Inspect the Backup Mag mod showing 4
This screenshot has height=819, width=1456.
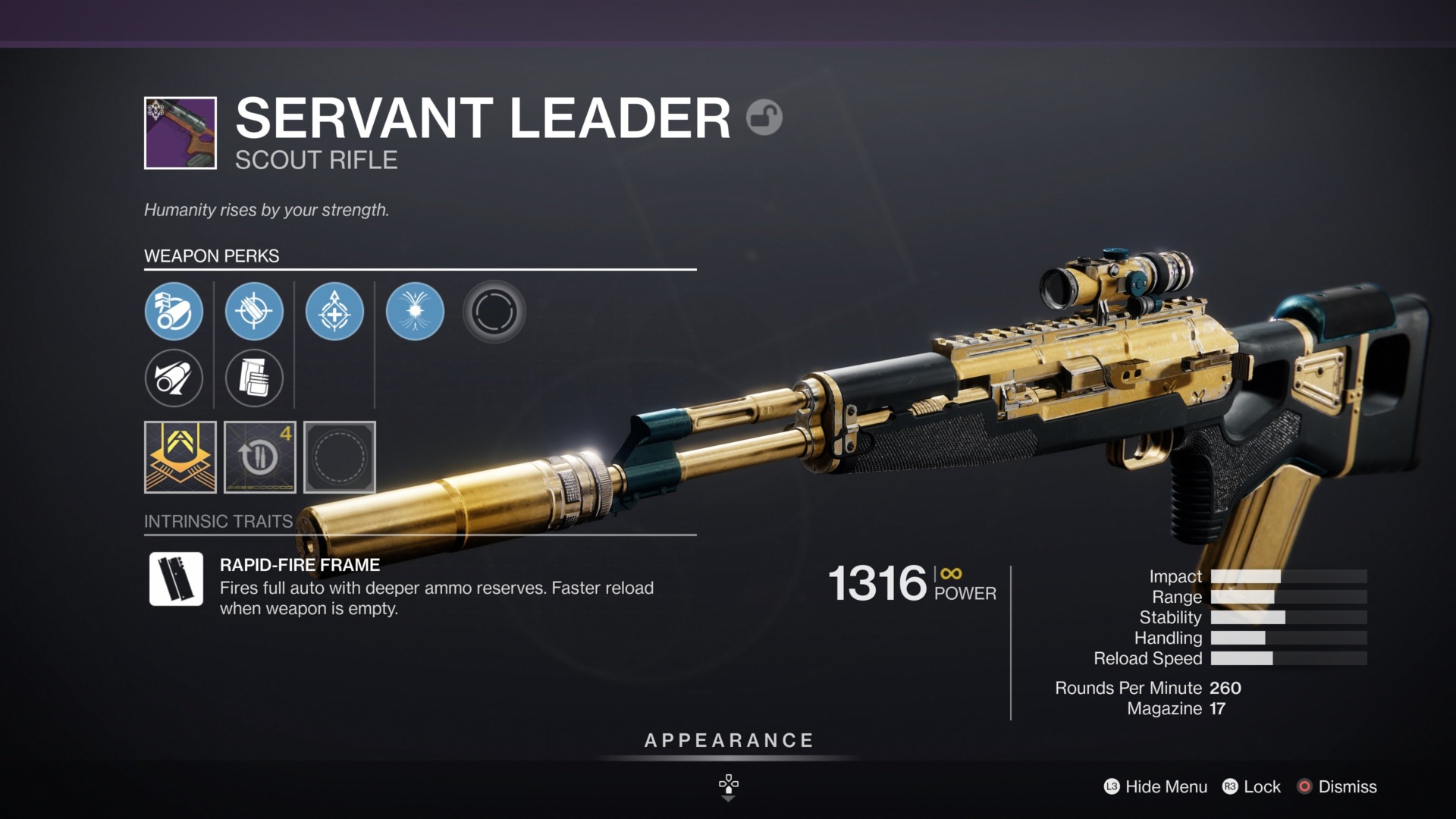[259, 457]
